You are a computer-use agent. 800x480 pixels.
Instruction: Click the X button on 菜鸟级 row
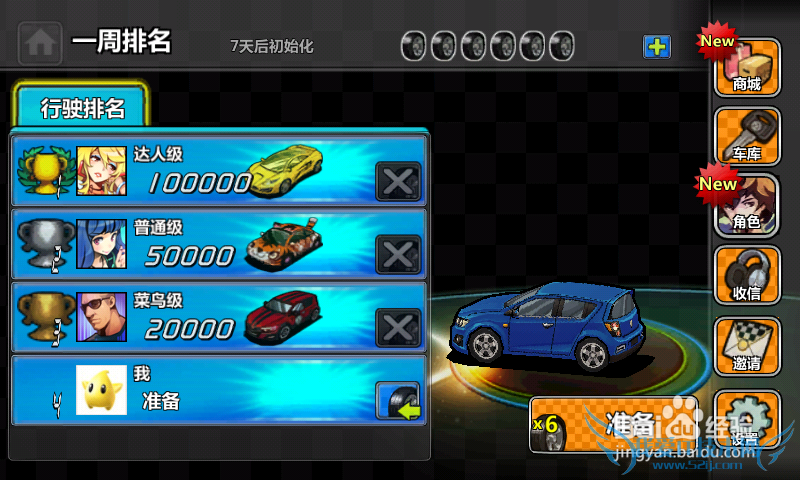(x=398, y=328)
